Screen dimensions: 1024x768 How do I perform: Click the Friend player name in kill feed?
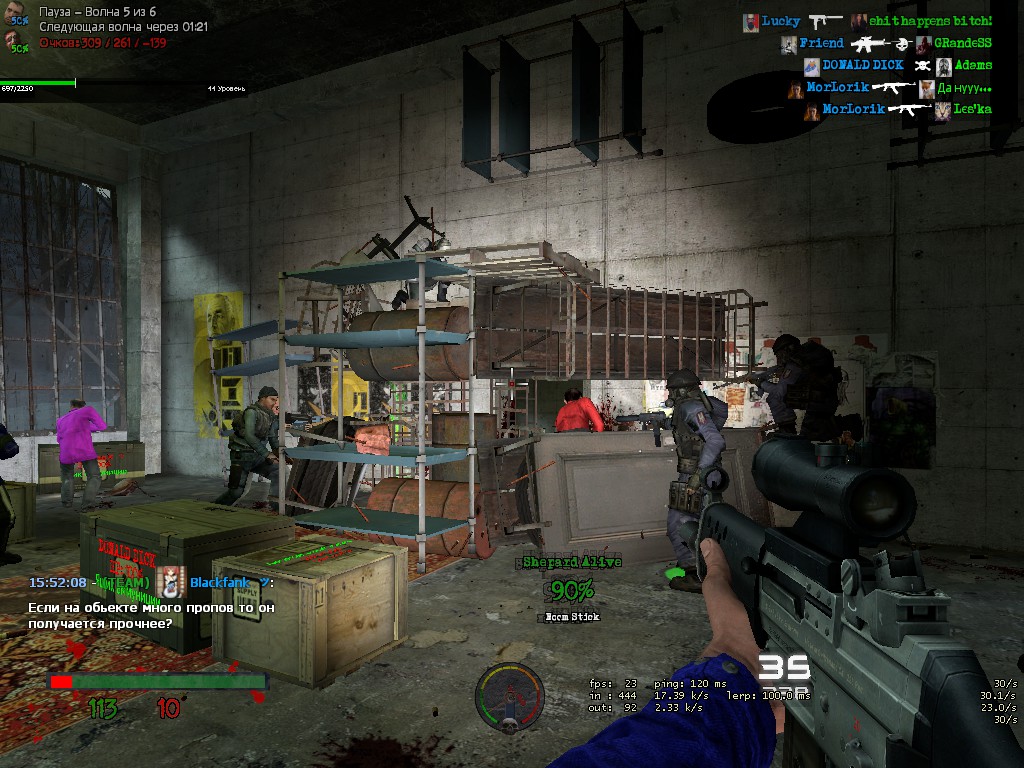pyautogui.click(x=821, y=44)
